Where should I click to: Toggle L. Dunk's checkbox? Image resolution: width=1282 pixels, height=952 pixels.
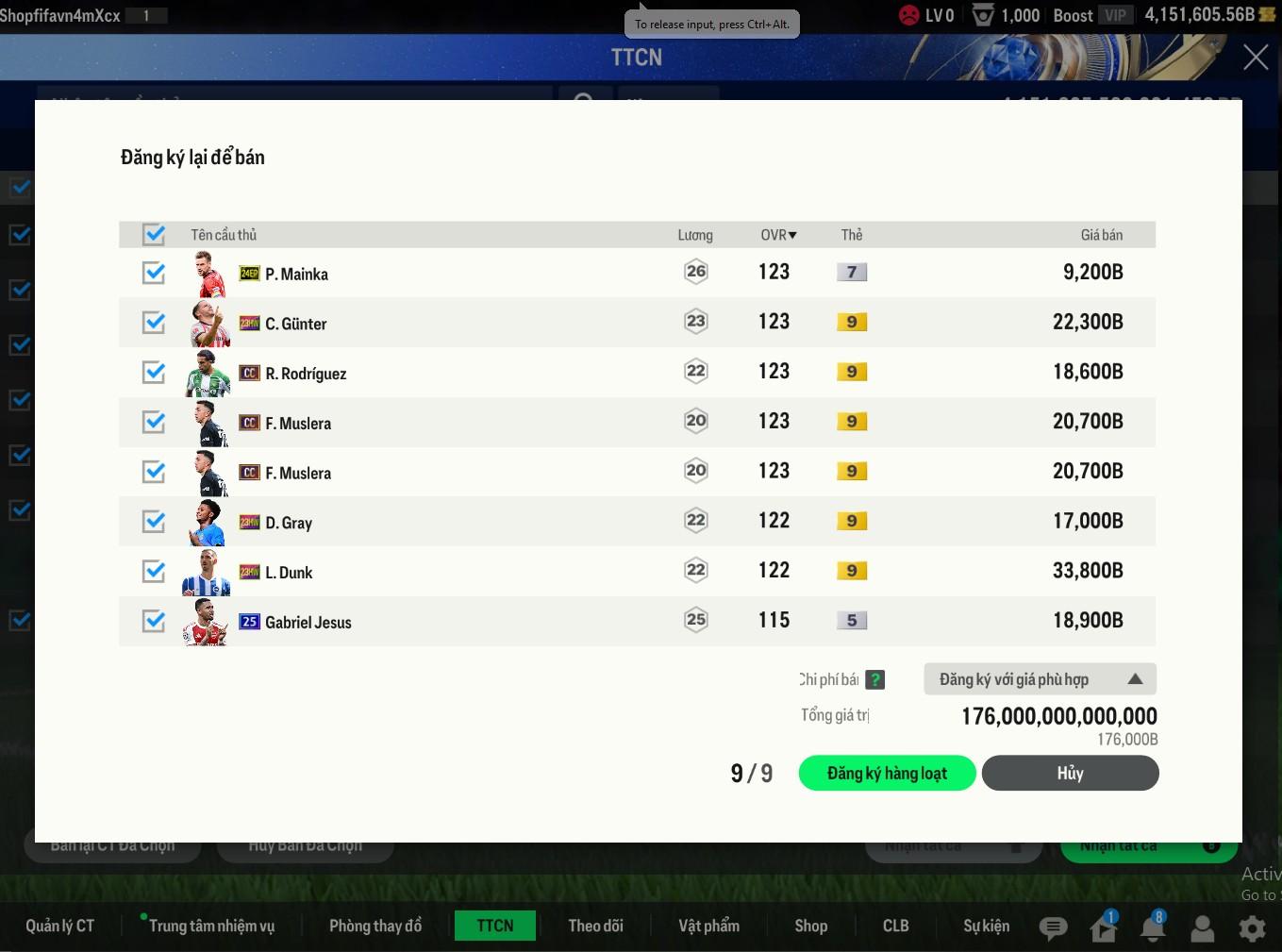[x=154, y=572]
